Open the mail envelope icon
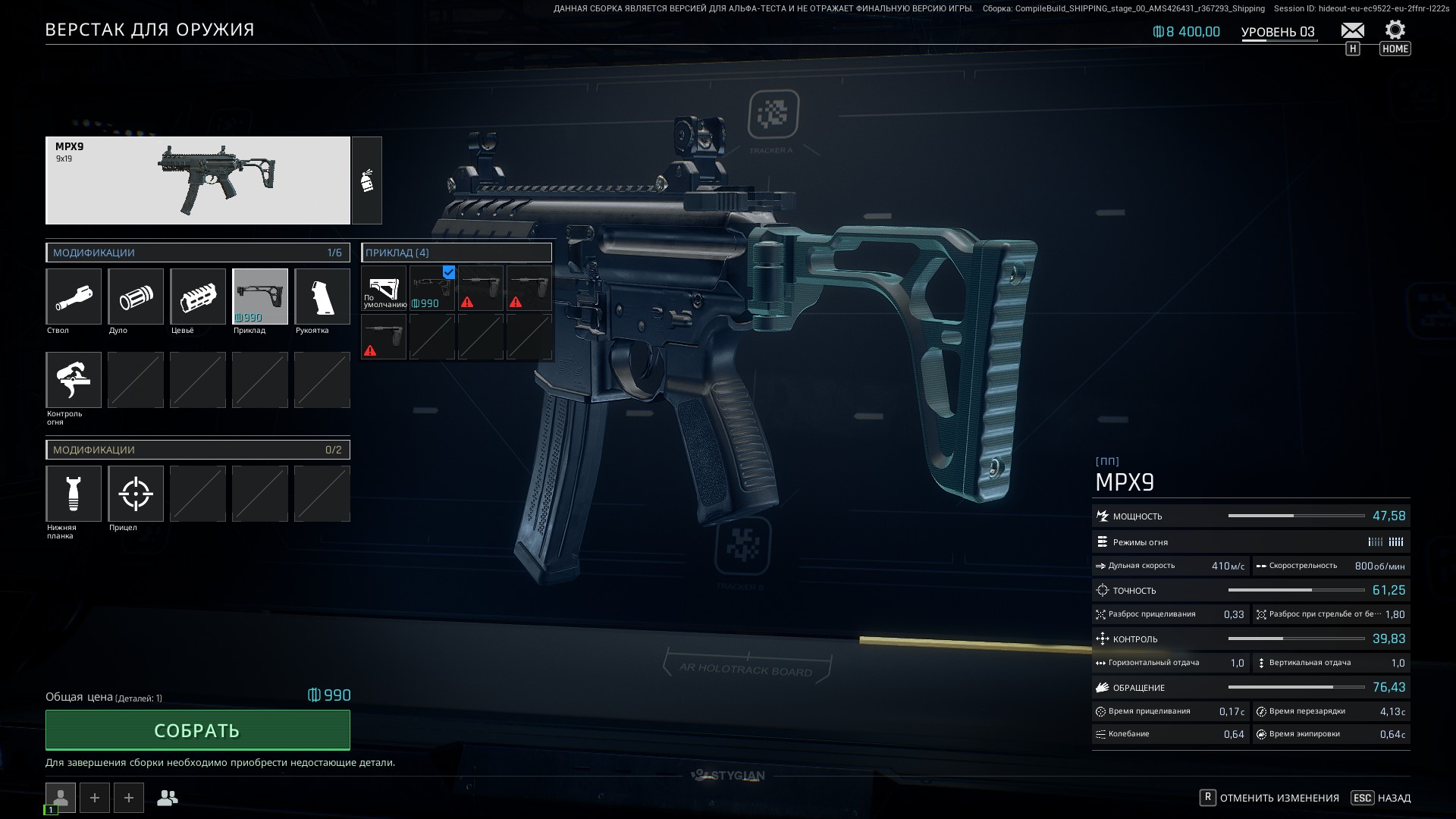 [1352, 30]
